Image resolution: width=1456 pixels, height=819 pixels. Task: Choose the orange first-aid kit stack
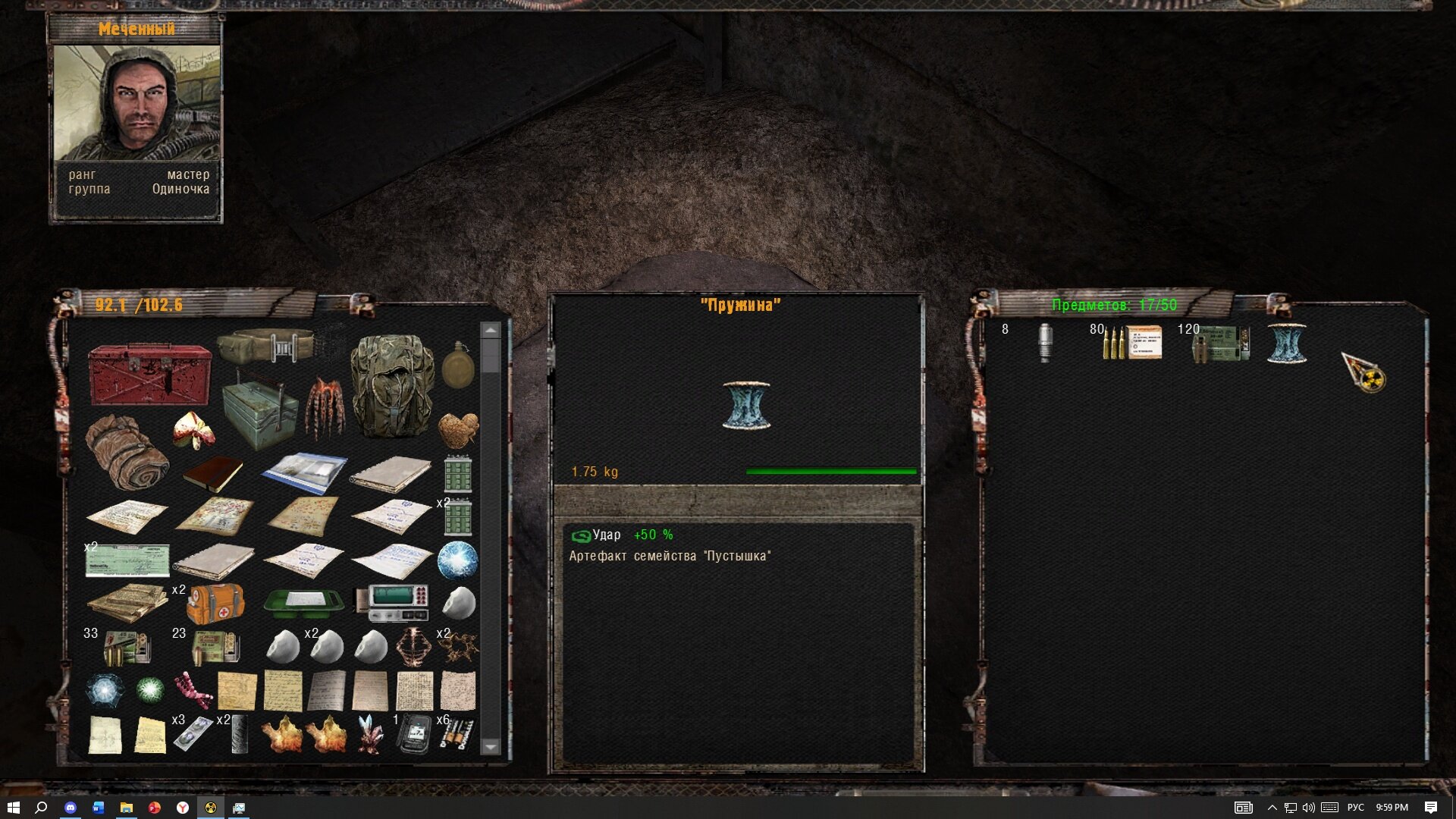[x=216, y=604]
